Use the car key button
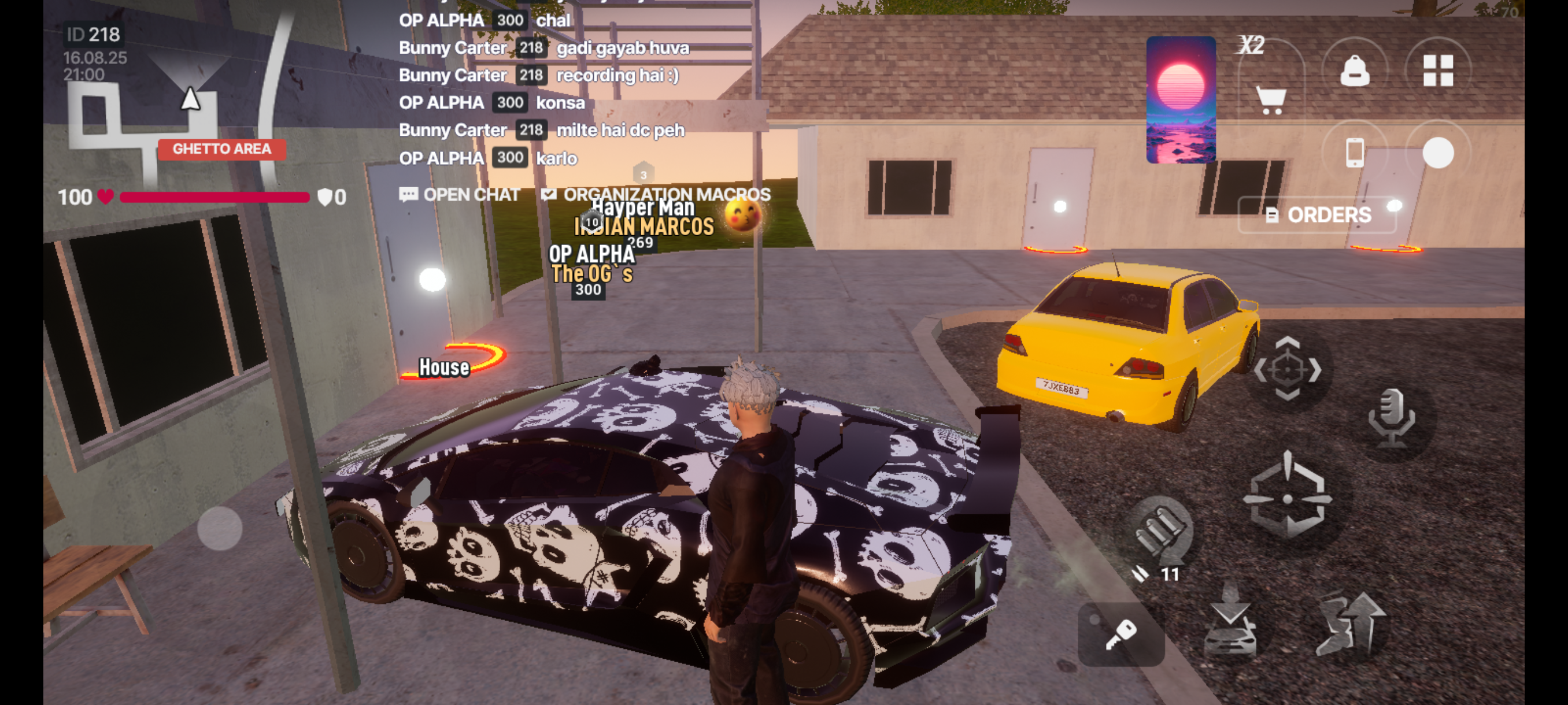Screen dimensions: 1568x705 point(1120,634)
